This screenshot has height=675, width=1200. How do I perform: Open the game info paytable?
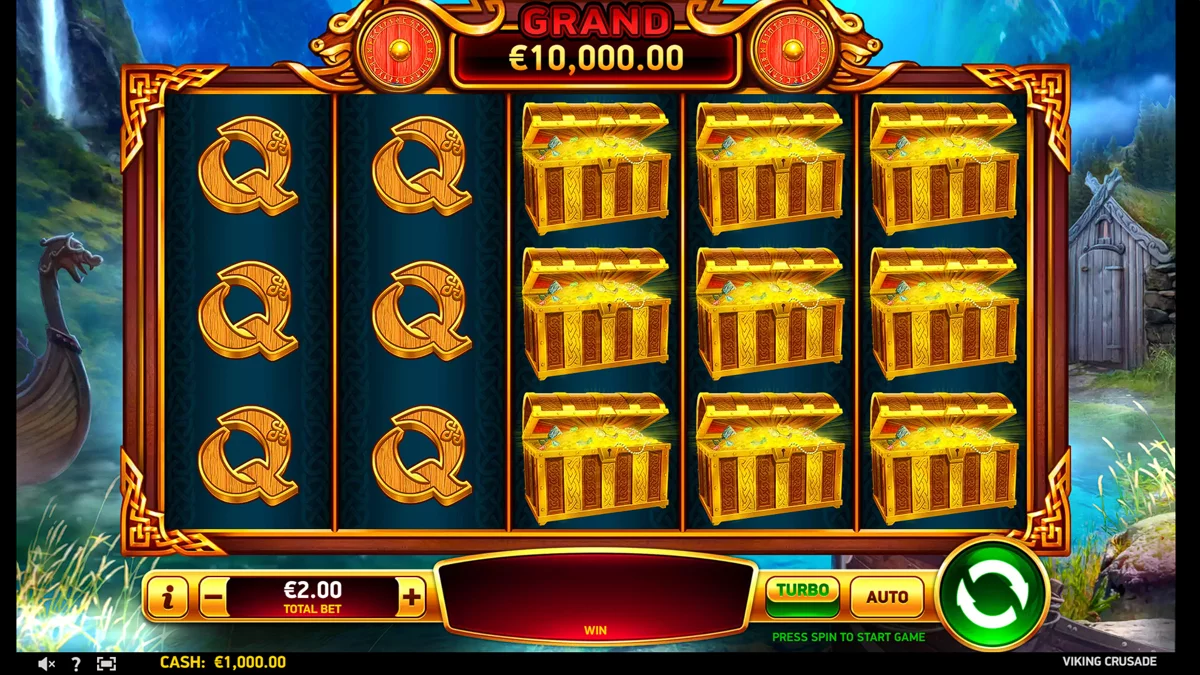(167, 598)
